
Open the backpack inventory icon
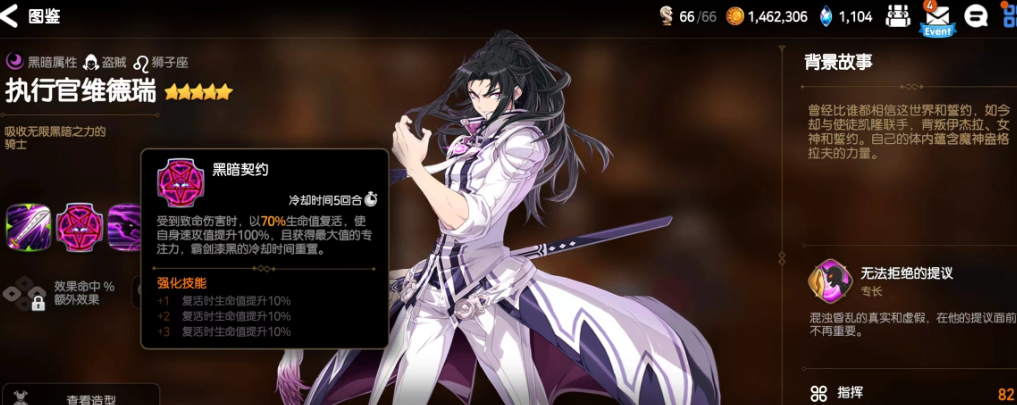click(x=898, y=16)
